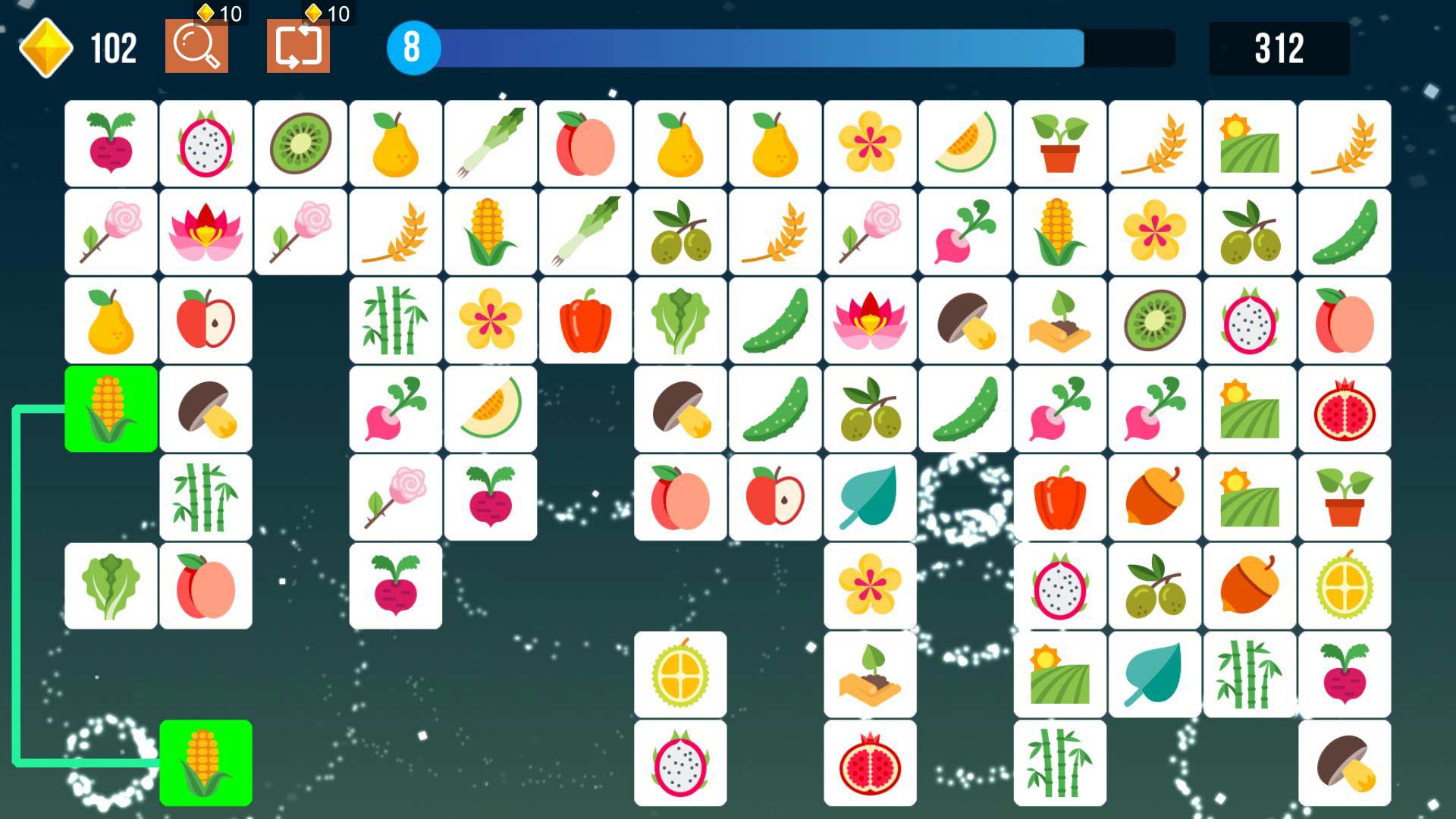Screen dimensions: 1456x819
Task: Click the acorn tile on the right side
Action: tap(1154, 497)
